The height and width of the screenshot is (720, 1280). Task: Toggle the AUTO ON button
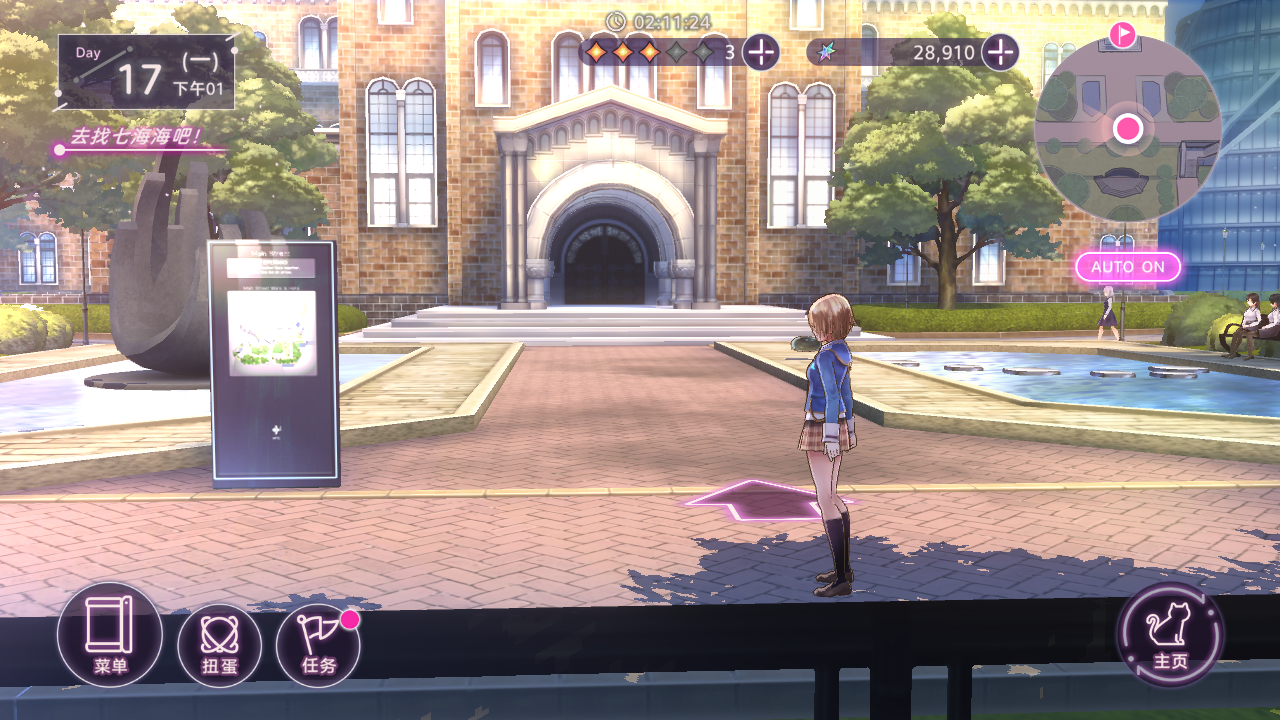click(x=1128, y=267)
